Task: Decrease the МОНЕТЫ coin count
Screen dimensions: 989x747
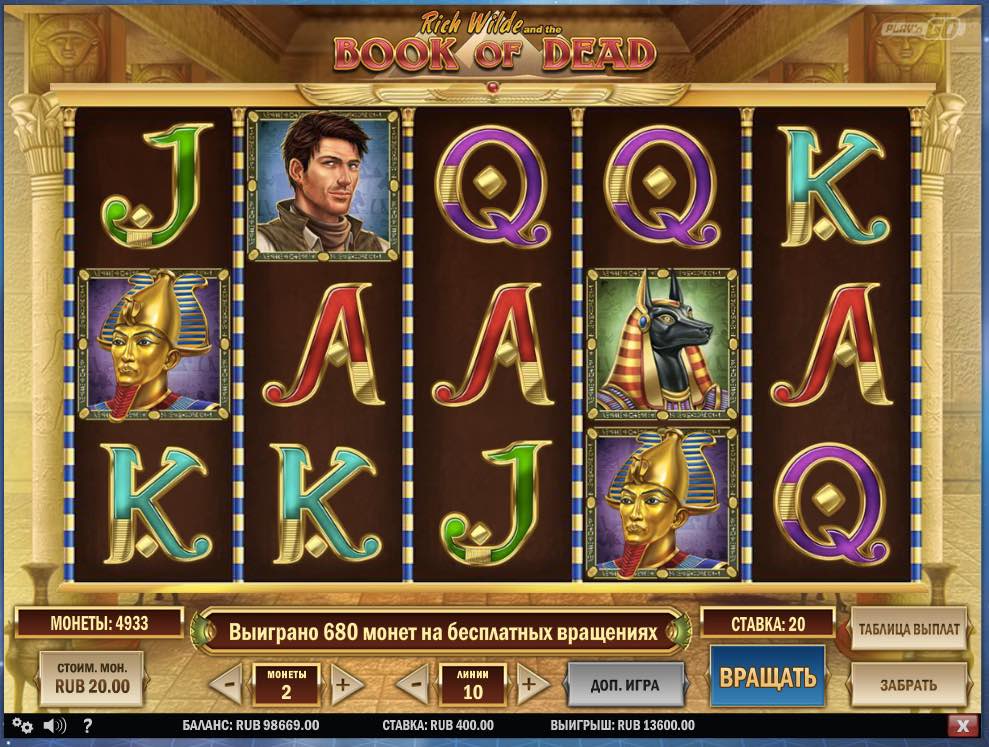Action: coord(227,685)
